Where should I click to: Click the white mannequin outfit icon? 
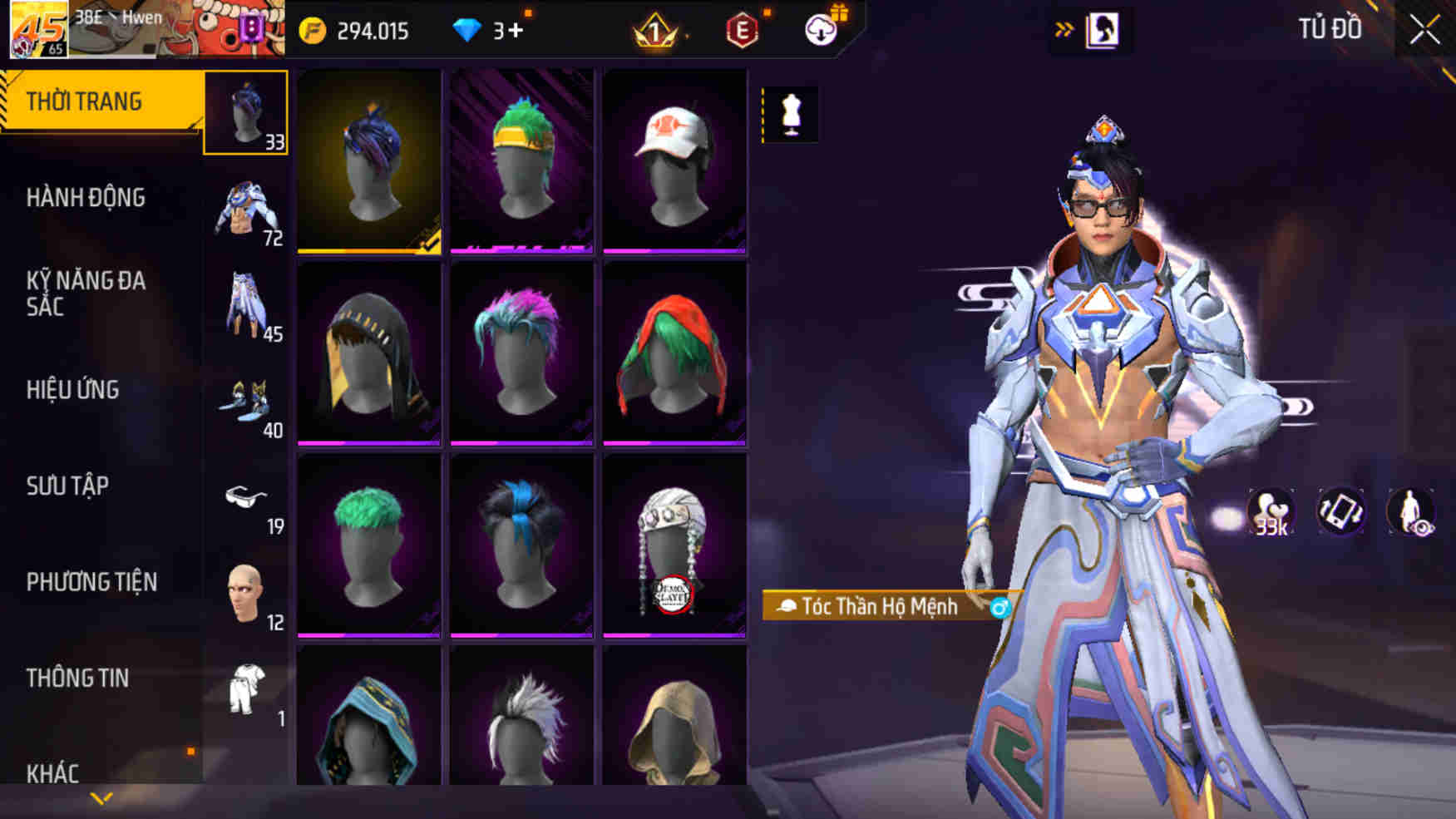791,115
